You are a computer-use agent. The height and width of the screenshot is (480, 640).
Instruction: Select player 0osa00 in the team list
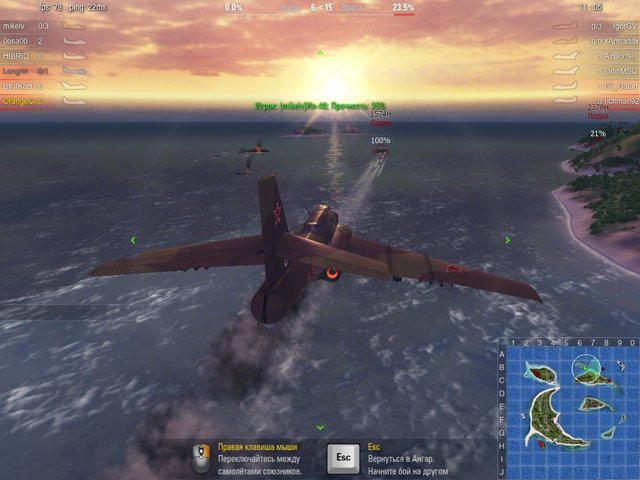[17, 41]
